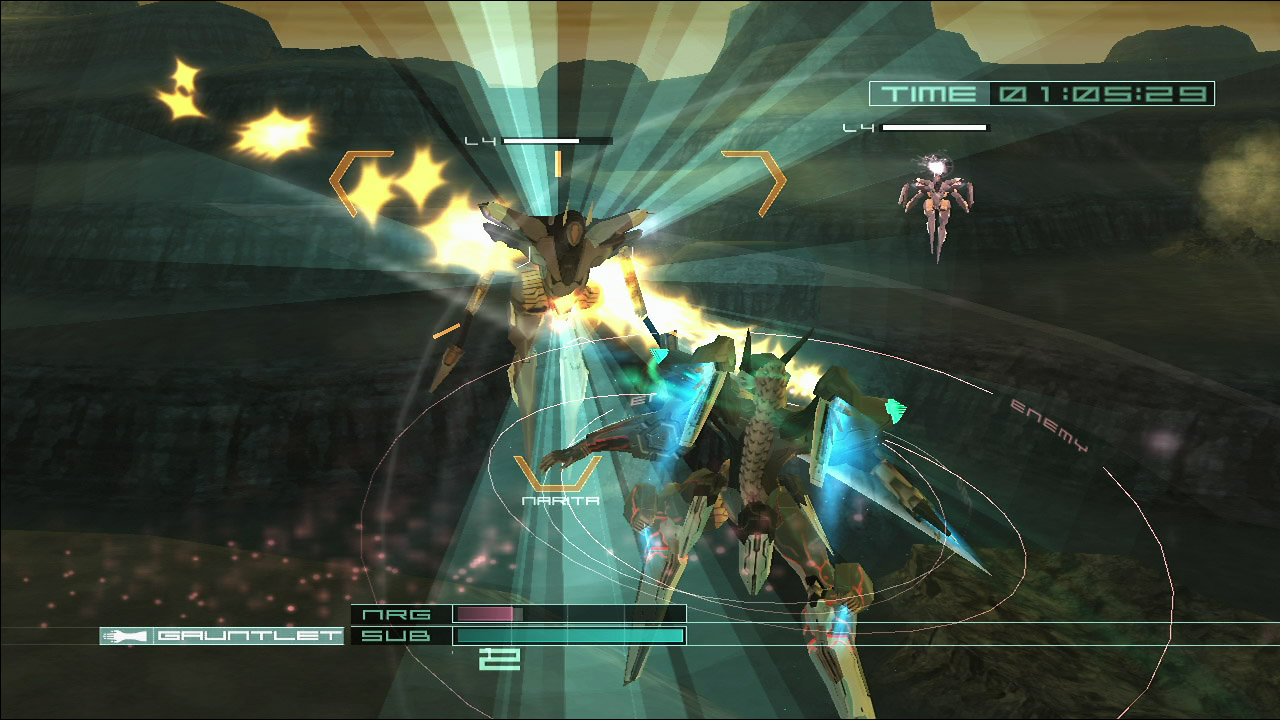
Task: Click the NARITA target marker
Action: pyautogui.click(x=559, y=480)
